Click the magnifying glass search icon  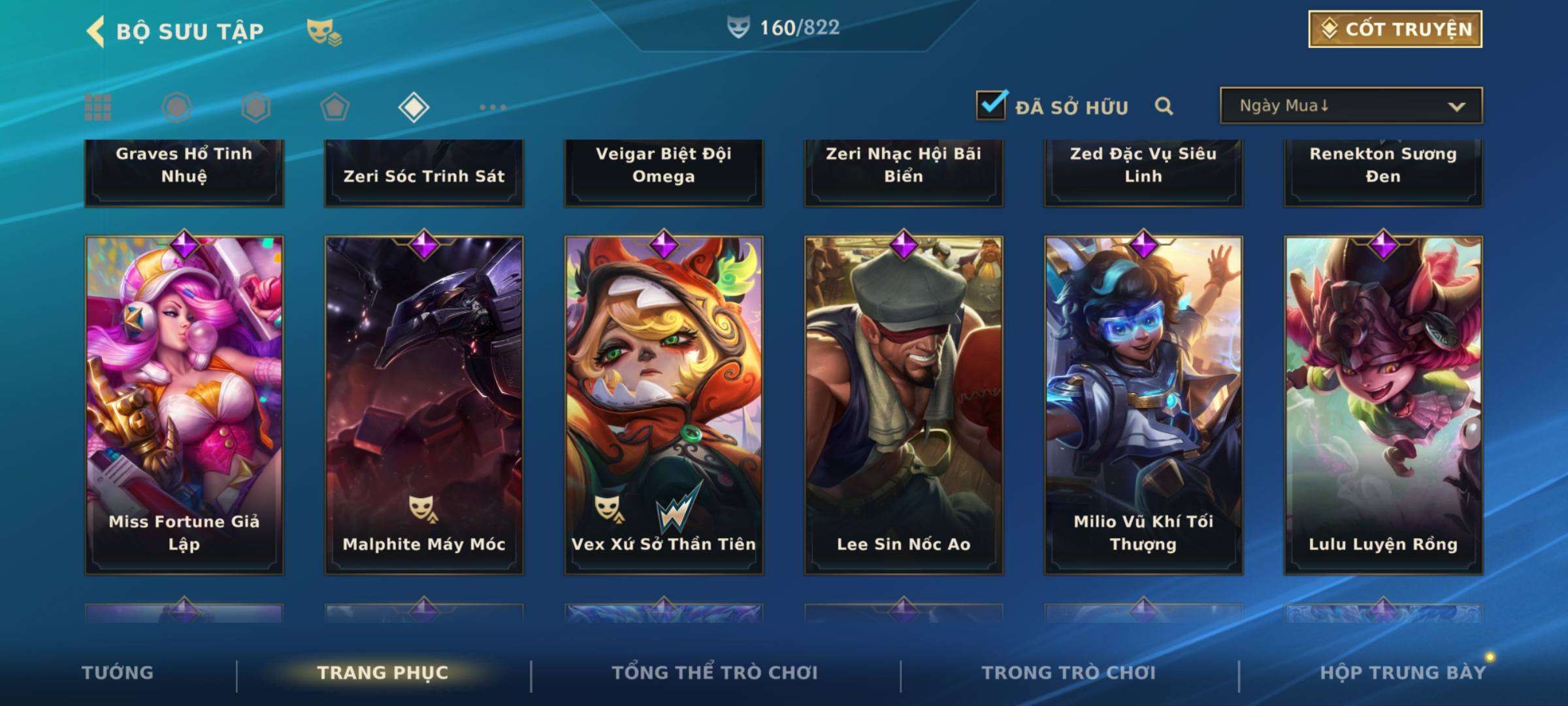click(x=1164, y=106)
